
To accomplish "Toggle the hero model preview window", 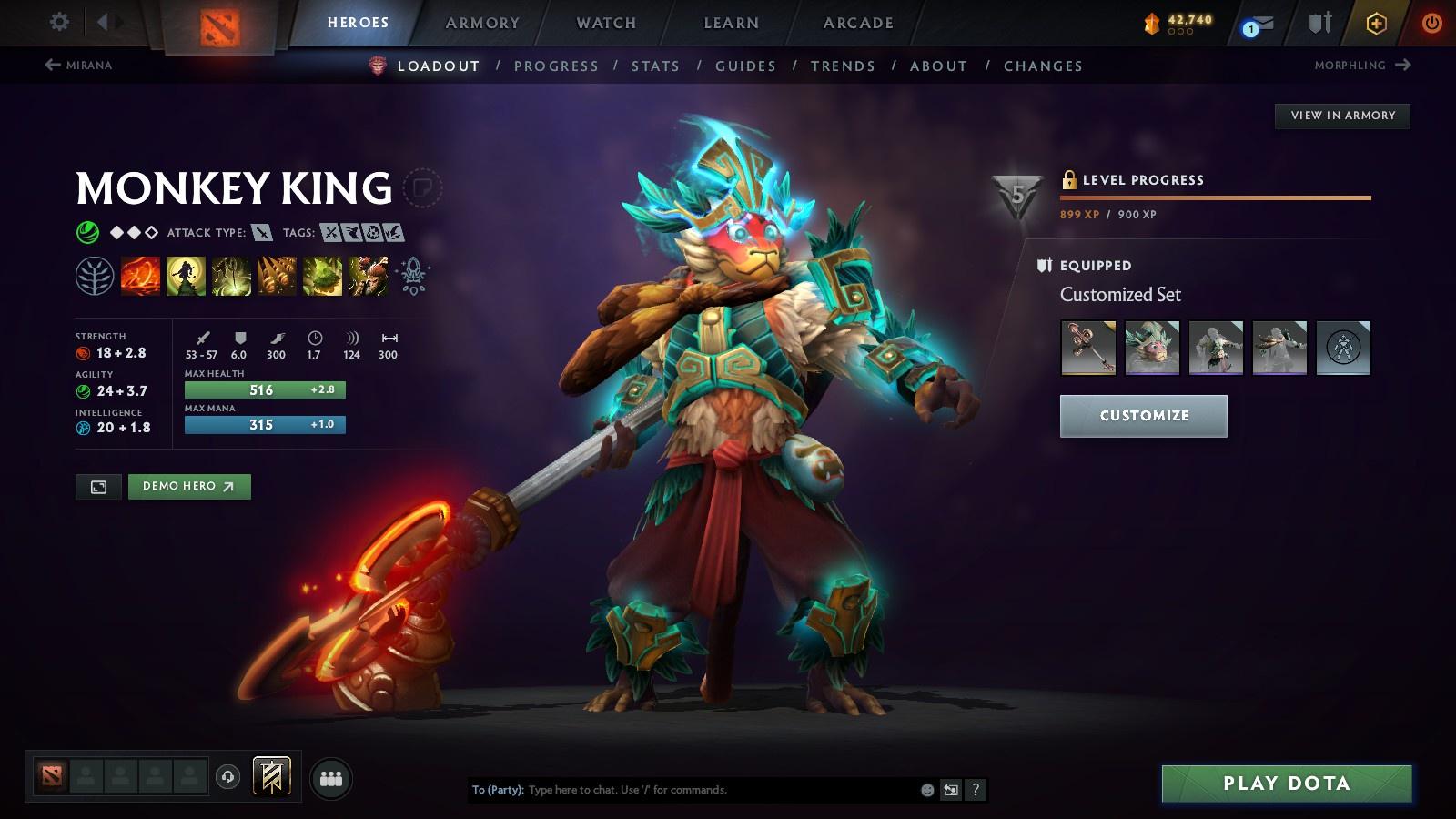I will pyautogui.click(x=97, y=487).
